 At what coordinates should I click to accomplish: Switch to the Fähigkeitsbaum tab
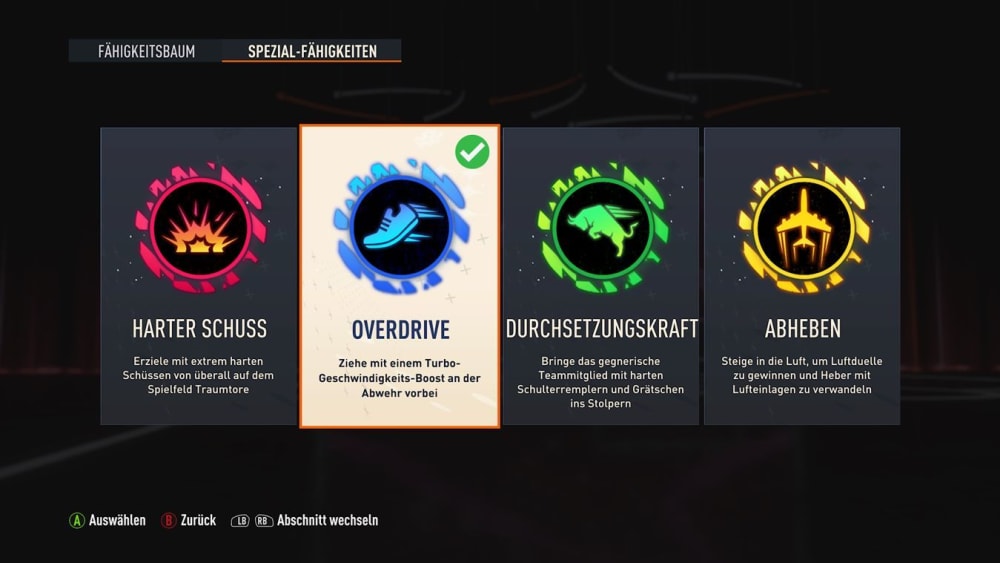146,51
